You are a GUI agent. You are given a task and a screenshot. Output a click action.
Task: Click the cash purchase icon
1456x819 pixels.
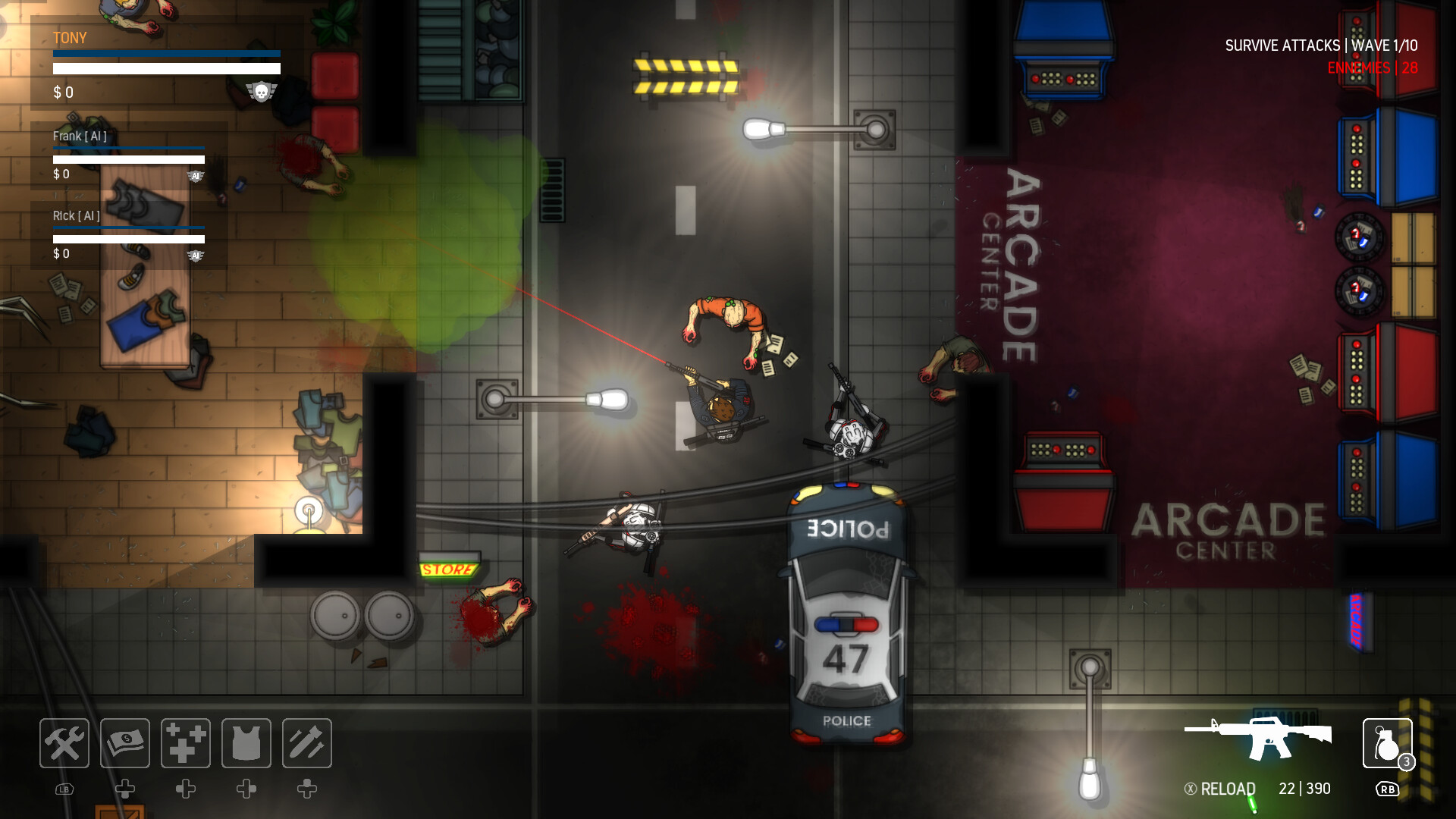(124, 743)
